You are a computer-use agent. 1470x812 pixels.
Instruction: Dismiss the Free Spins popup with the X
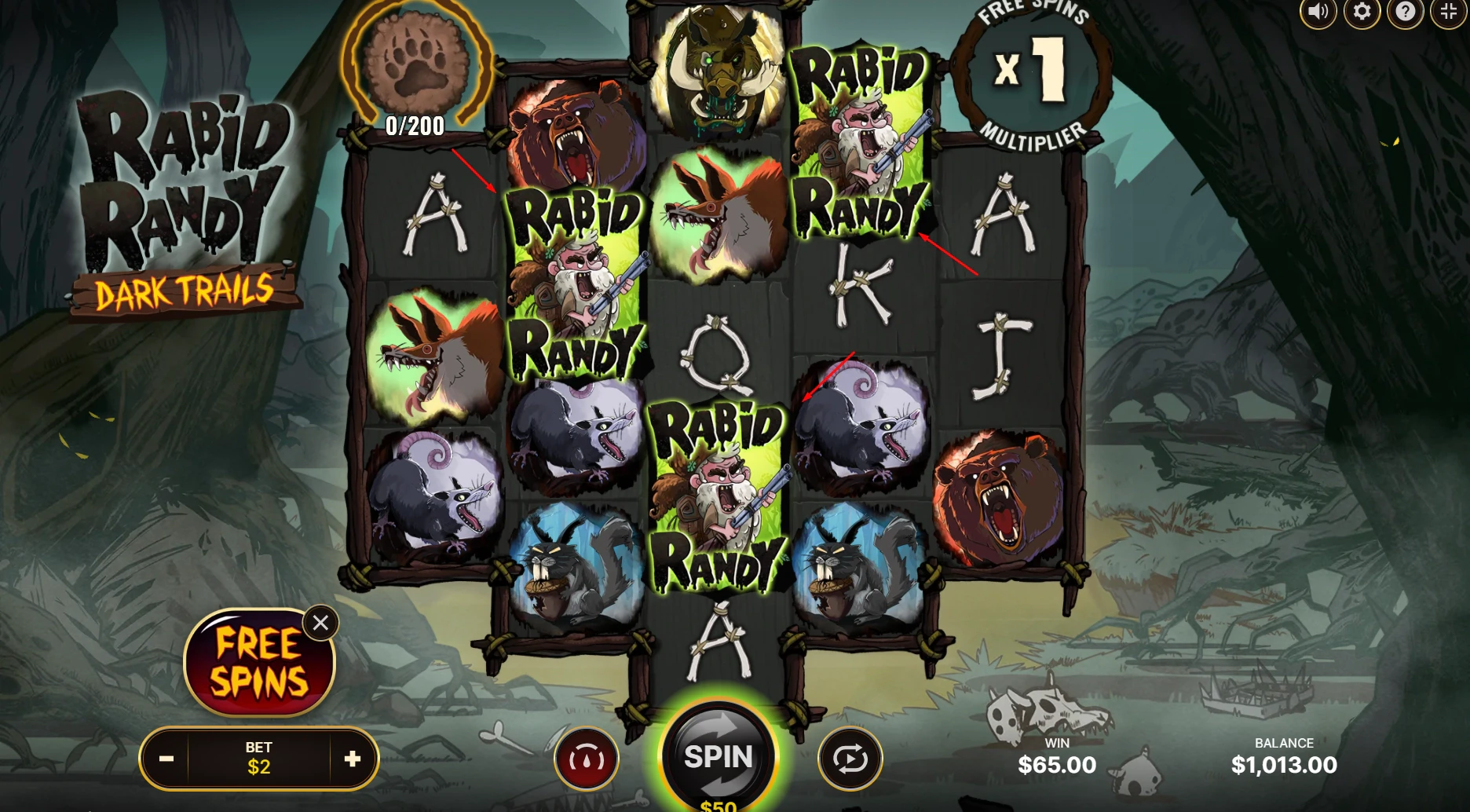[319, 623]
